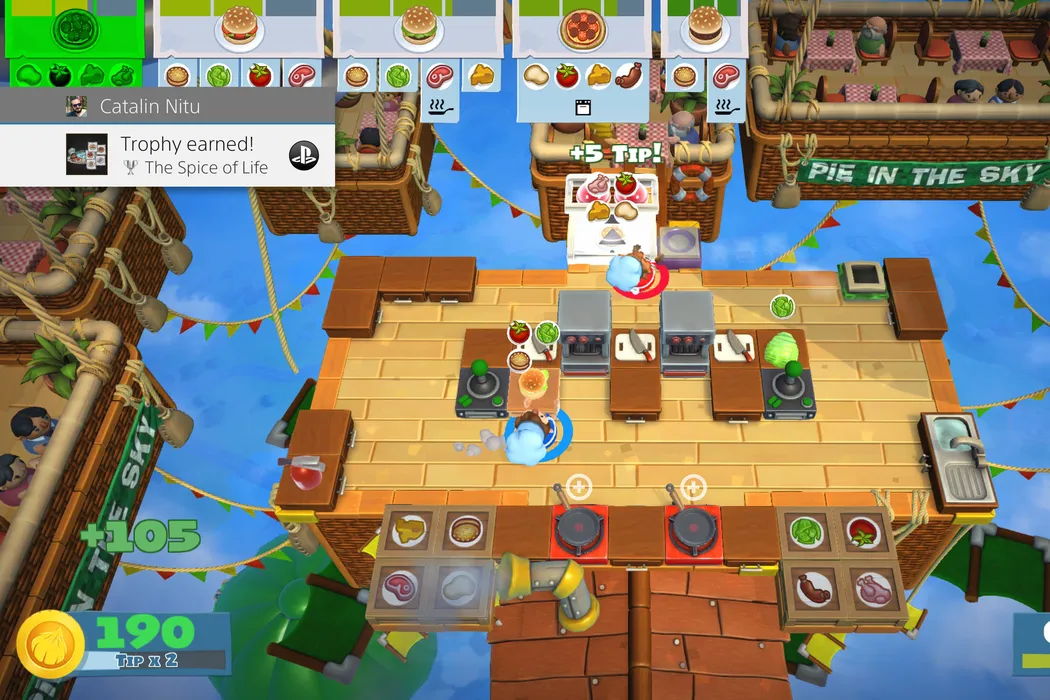Select the burger order with cheese ingredient
1050x700 pixels.
coord(416,30)
